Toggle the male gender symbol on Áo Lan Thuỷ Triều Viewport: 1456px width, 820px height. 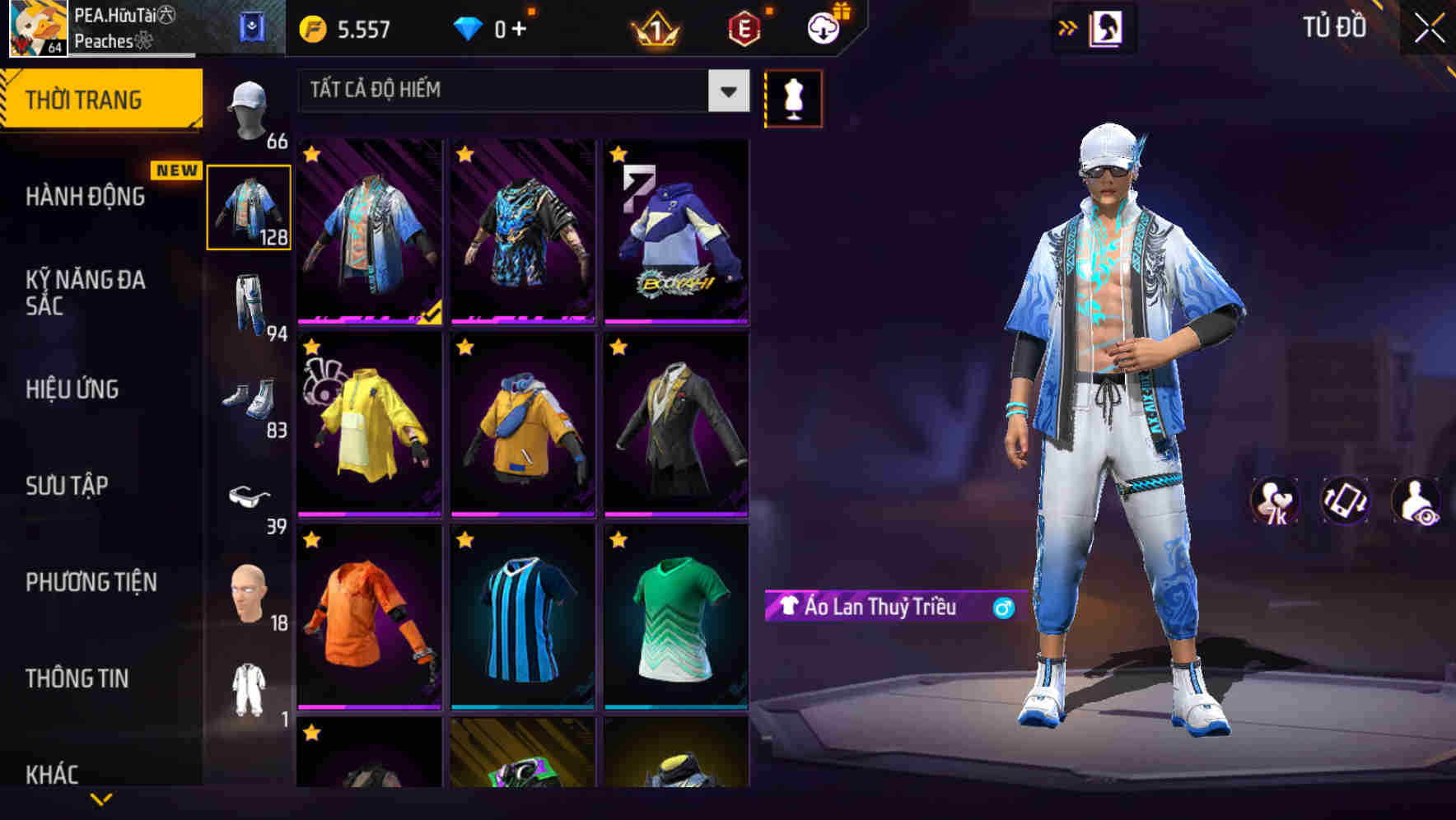pos(1002,608)
